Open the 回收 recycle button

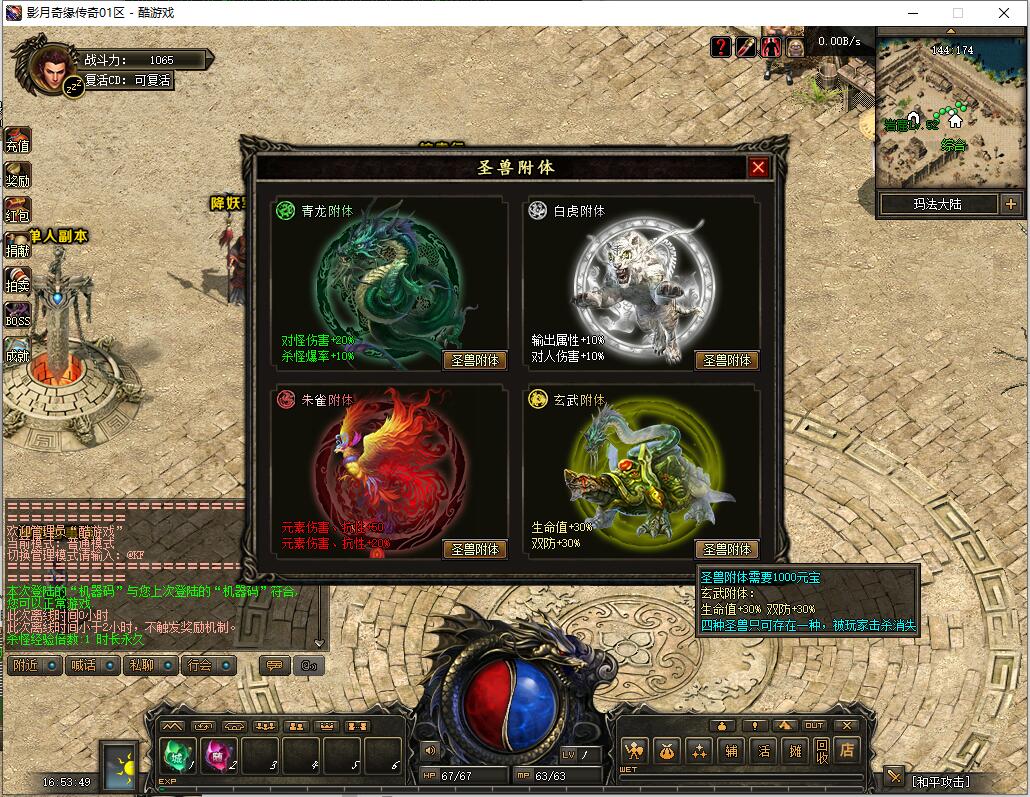pyautogui.click(x=821, y=749)
